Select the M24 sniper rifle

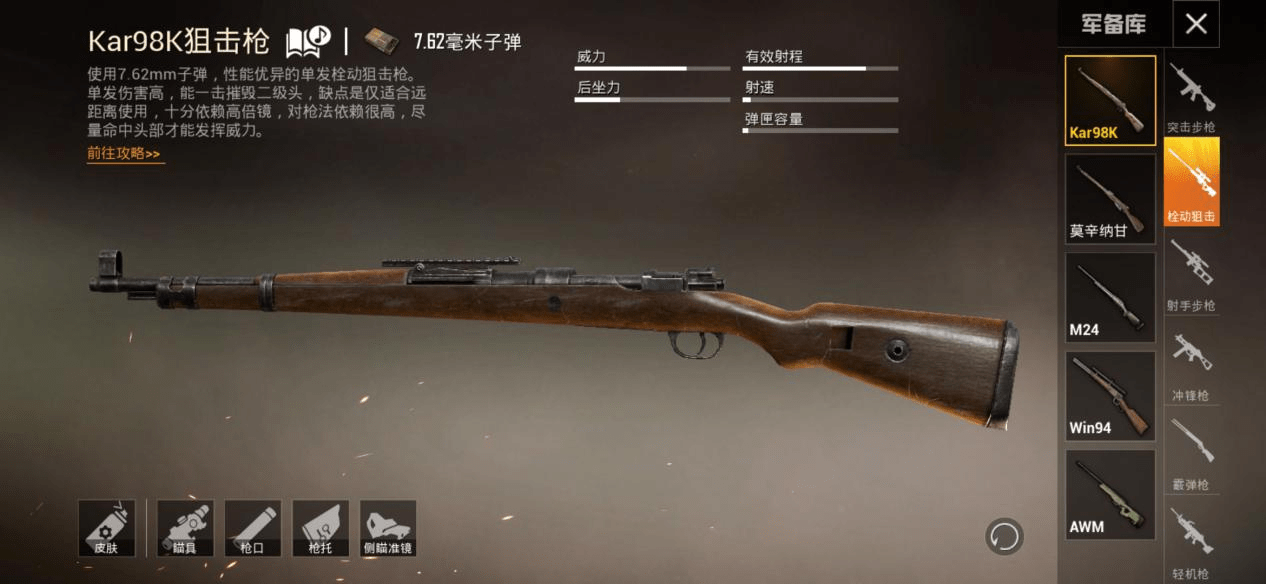[x=1110, y=296]
